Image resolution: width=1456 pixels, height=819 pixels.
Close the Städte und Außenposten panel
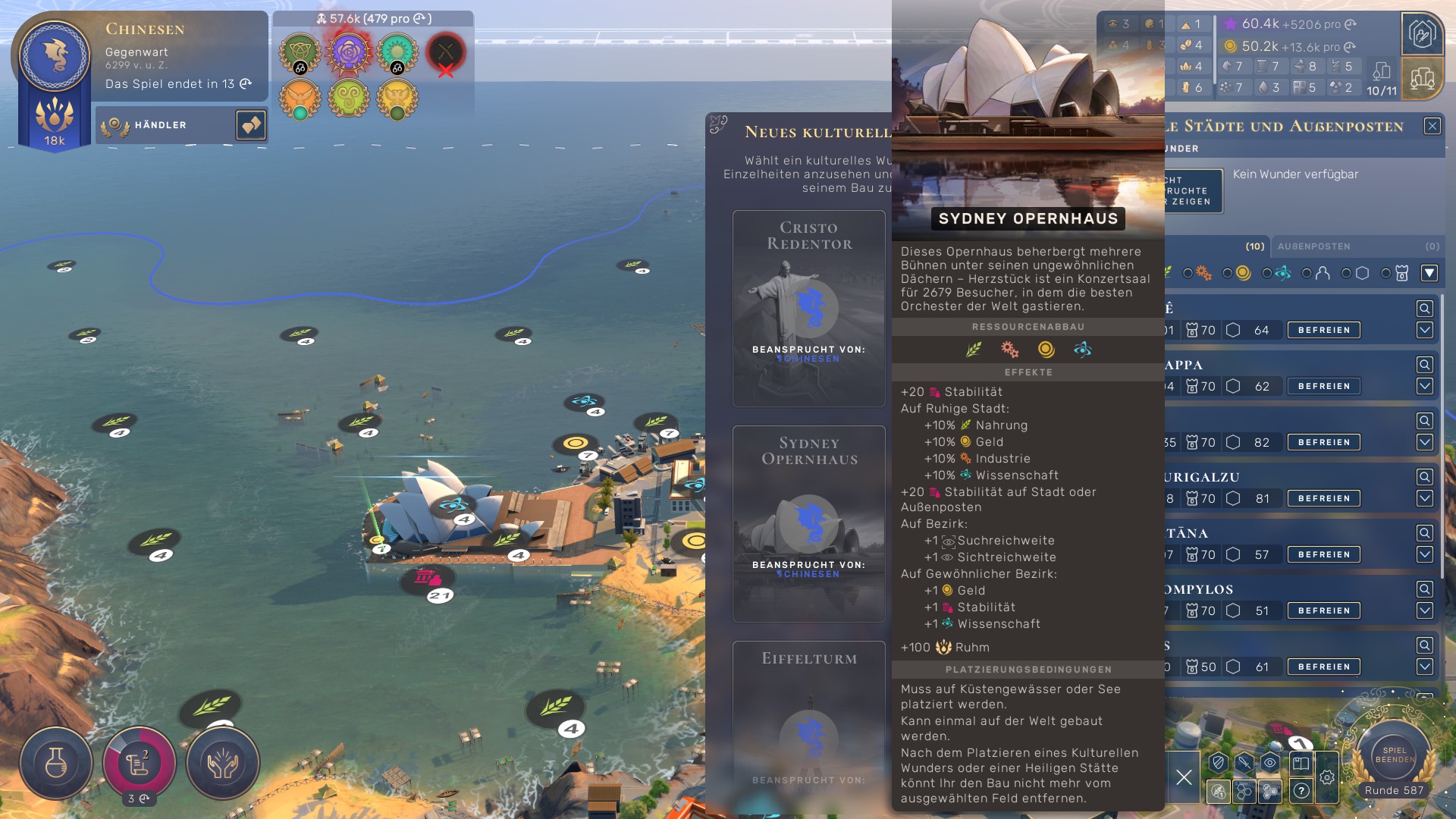click(x=1432, y=126)
